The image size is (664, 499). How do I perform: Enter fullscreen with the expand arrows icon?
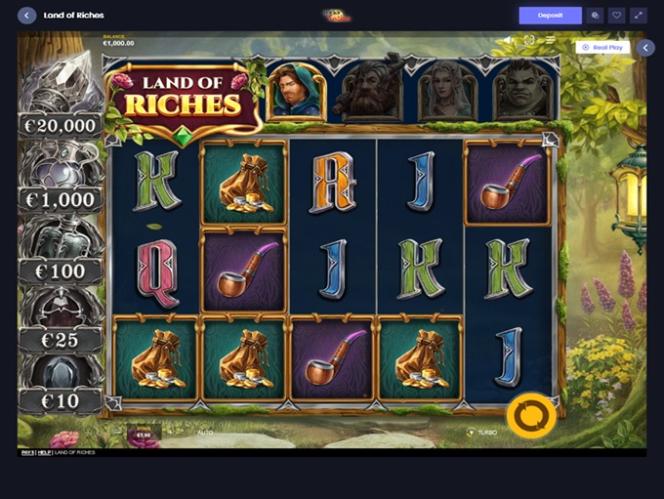point(640,16)
